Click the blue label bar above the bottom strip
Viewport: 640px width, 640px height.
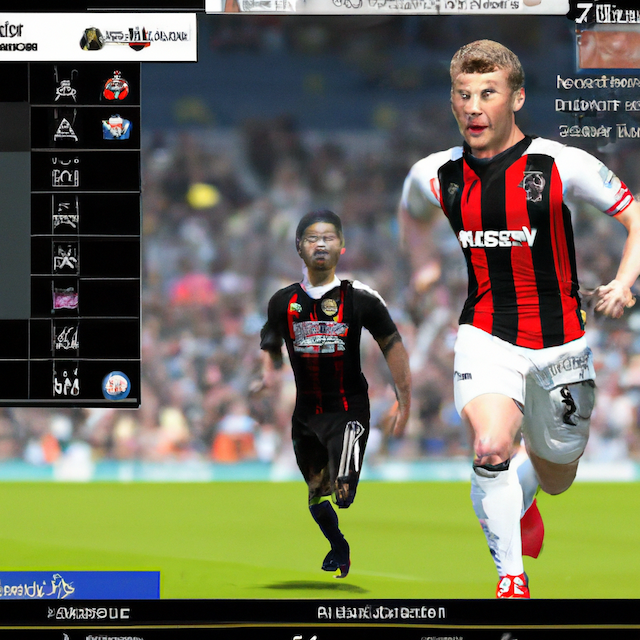click(x=79, y=585)
